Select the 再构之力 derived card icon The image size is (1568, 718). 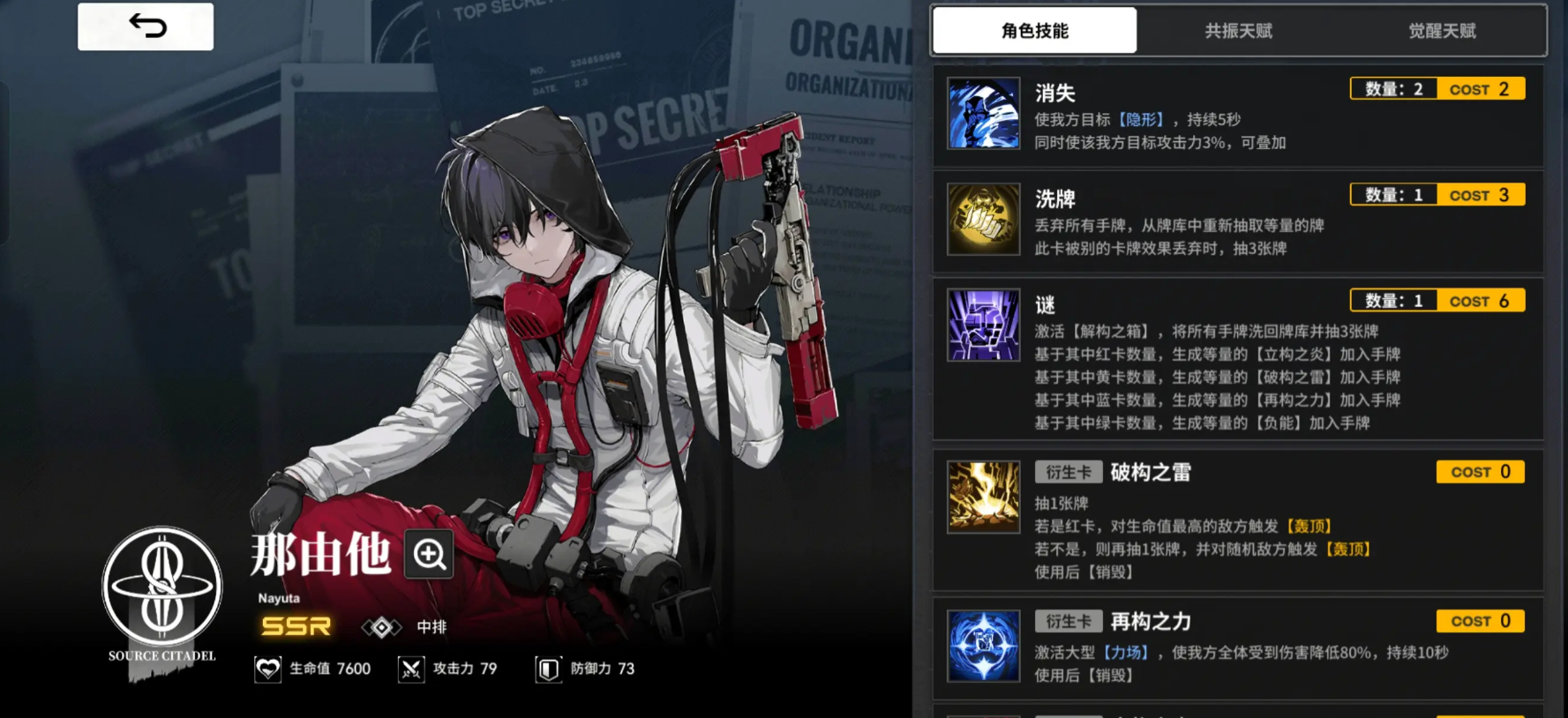983,646
